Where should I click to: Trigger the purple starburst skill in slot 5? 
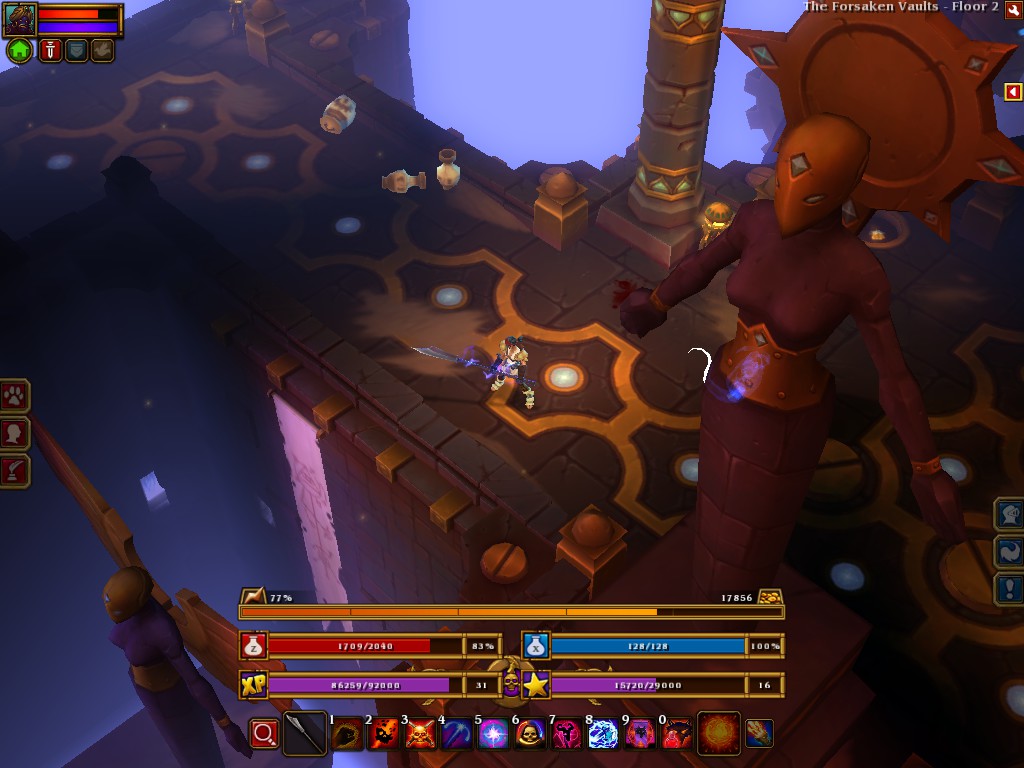(x=493, y=735)
